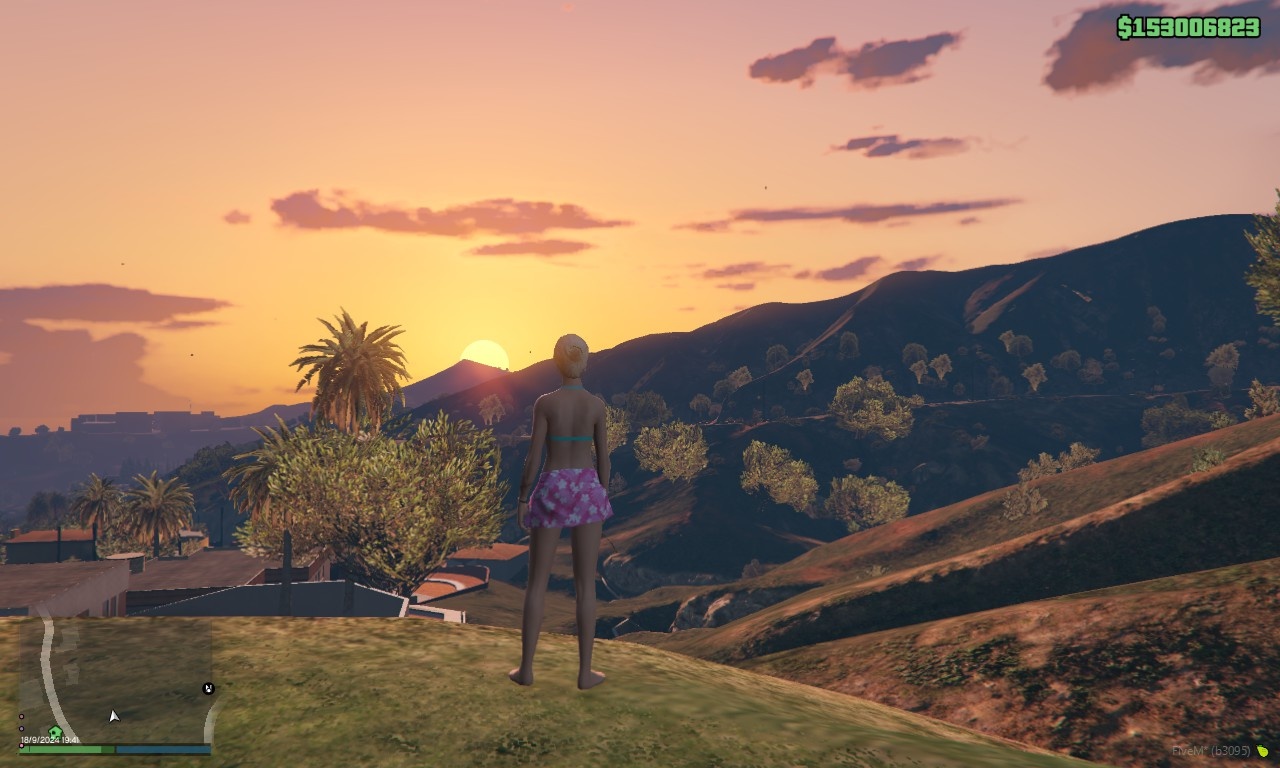Select the pink blip above the health bar

coord(22,745)
